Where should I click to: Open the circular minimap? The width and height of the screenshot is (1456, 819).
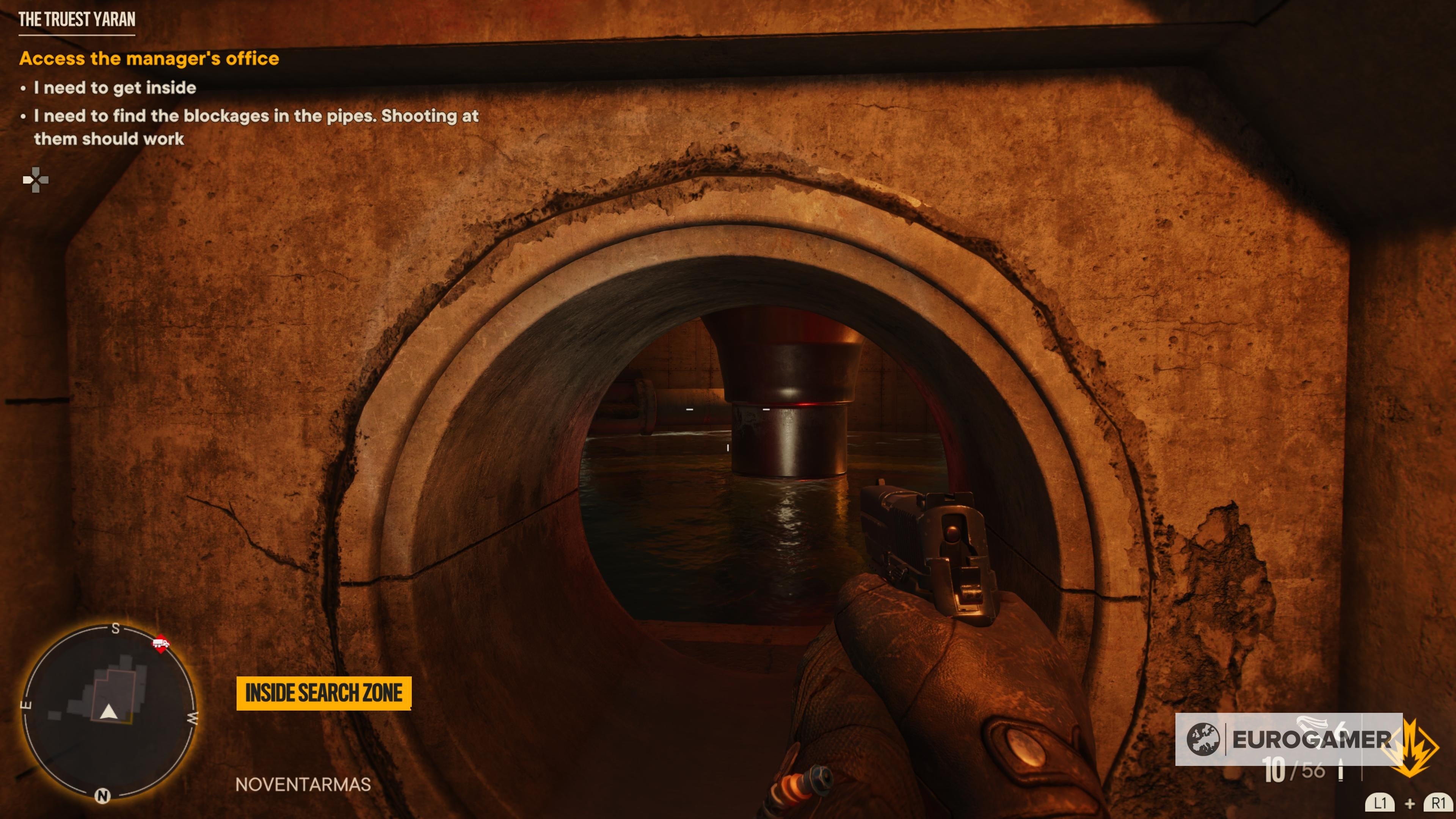click(x=108, y=711)
